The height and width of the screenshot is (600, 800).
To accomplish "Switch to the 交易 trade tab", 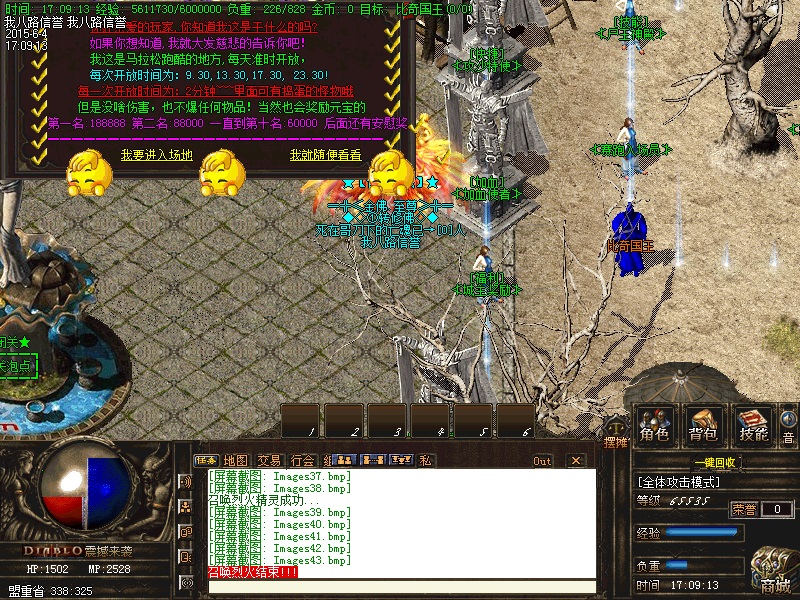I will [269, 460].
